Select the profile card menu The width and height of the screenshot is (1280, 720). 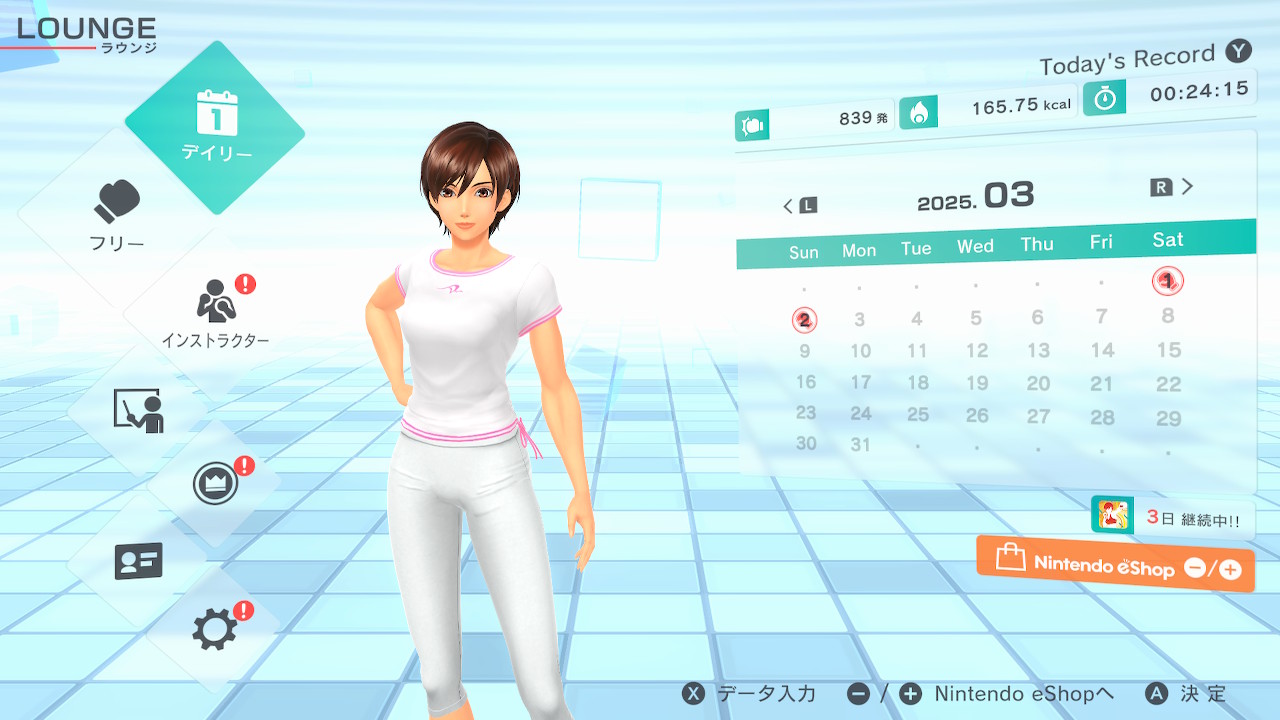coord(138,561)
